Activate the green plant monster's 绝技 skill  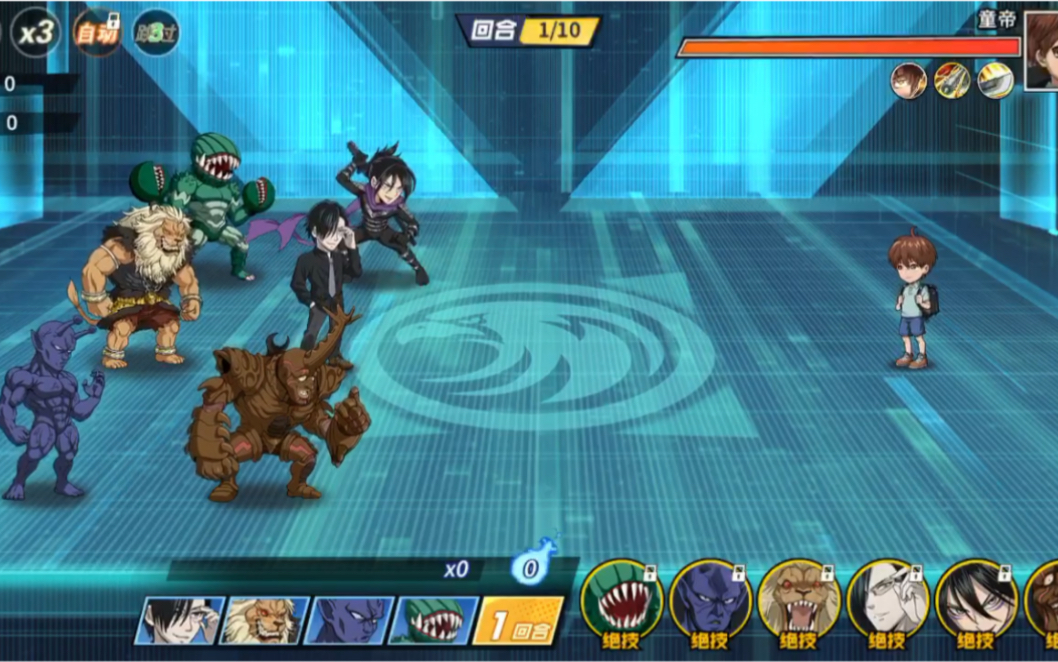point(622,604)
